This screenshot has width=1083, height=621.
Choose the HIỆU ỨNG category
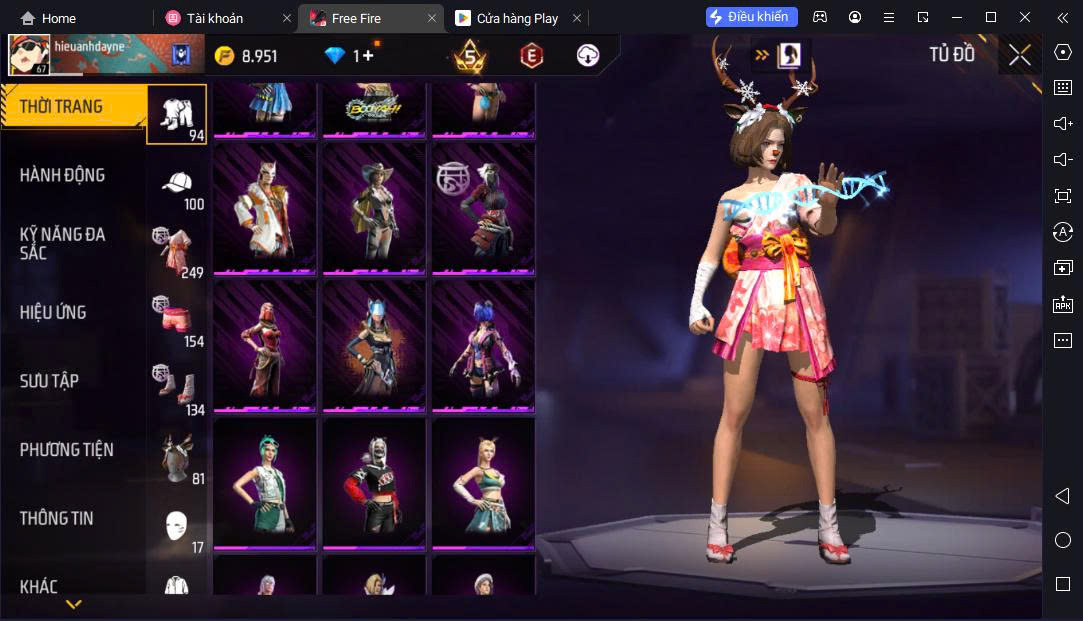point(53,312)
